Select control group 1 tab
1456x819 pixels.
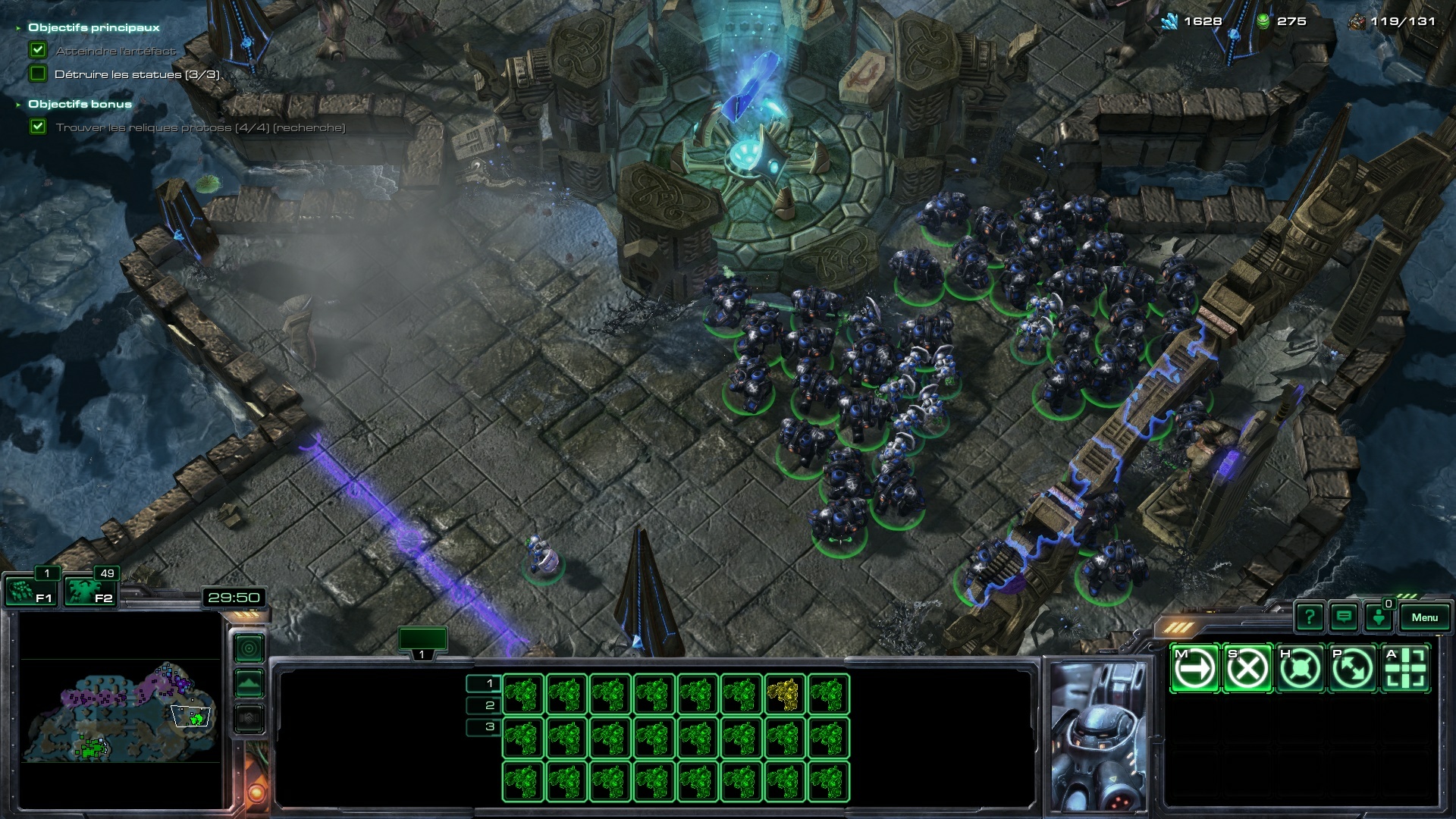422,641
